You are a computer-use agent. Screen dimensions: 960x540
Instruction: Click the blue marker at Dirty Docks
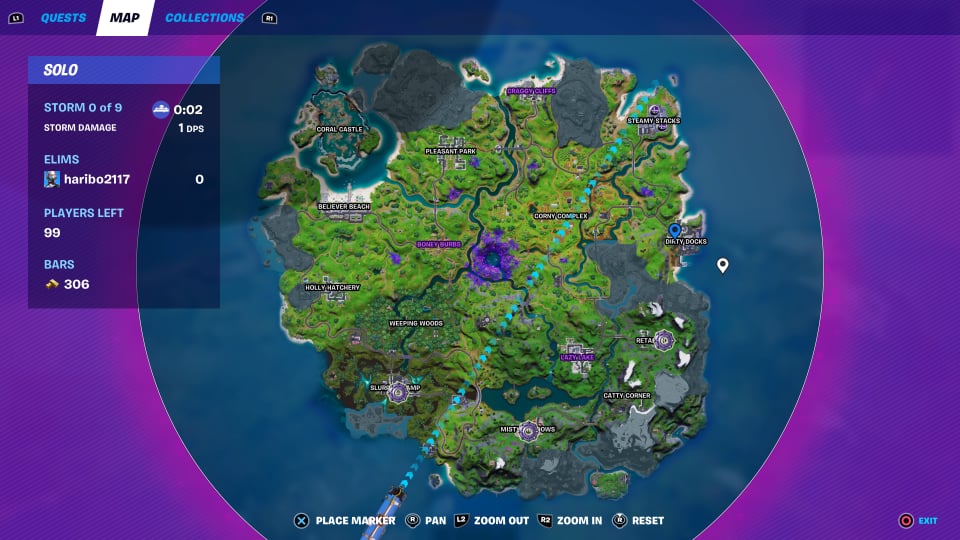pos(675,231)
